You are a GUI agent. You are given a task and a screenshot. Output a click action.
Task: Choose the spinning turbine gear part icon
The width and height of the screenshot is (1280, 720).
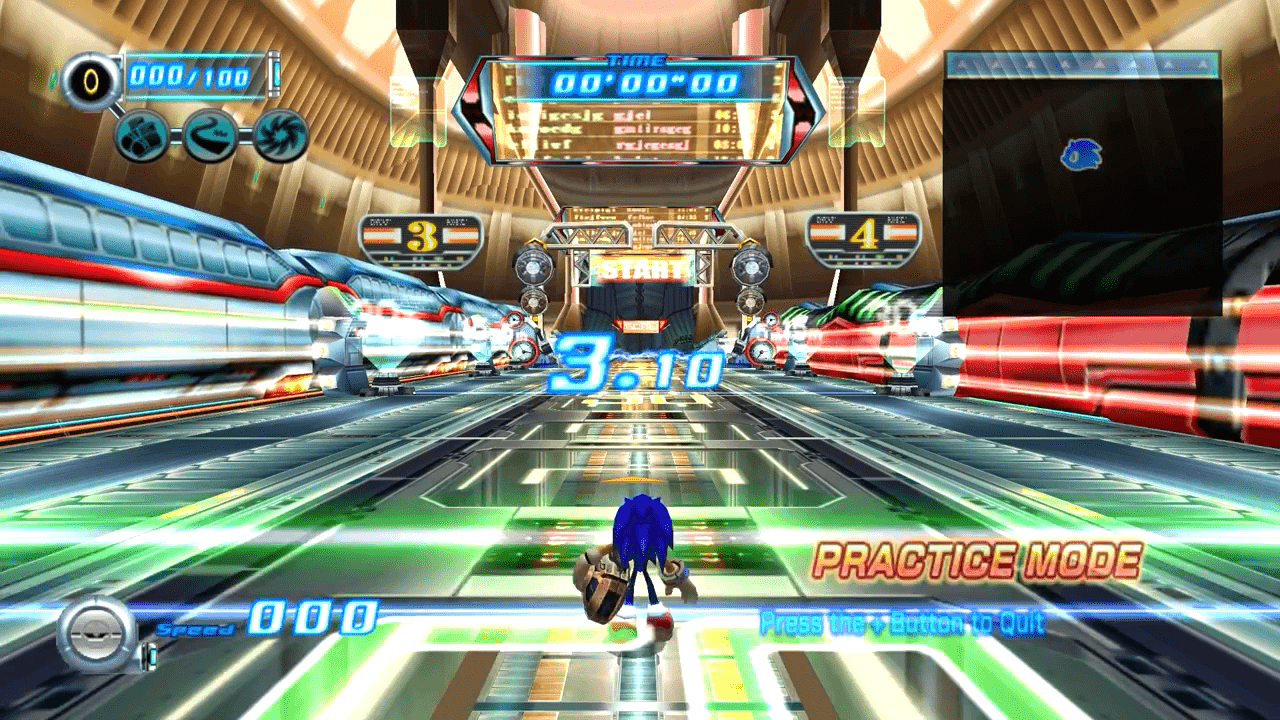tap(280, 136)
